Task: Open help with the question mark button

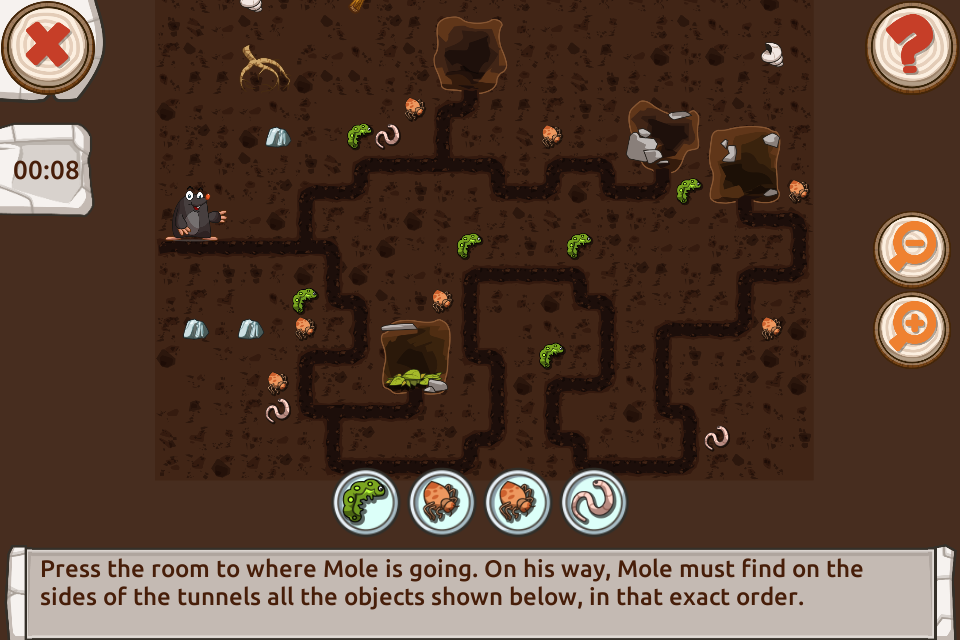Action: [x=911, y=47]
